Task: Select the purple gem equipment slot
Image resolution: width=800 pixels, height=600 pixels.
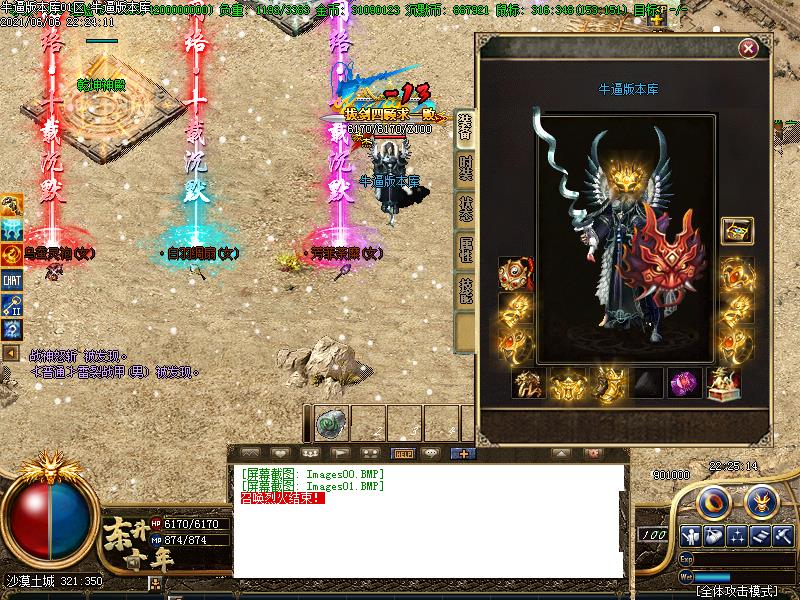Action: (684, 384)
